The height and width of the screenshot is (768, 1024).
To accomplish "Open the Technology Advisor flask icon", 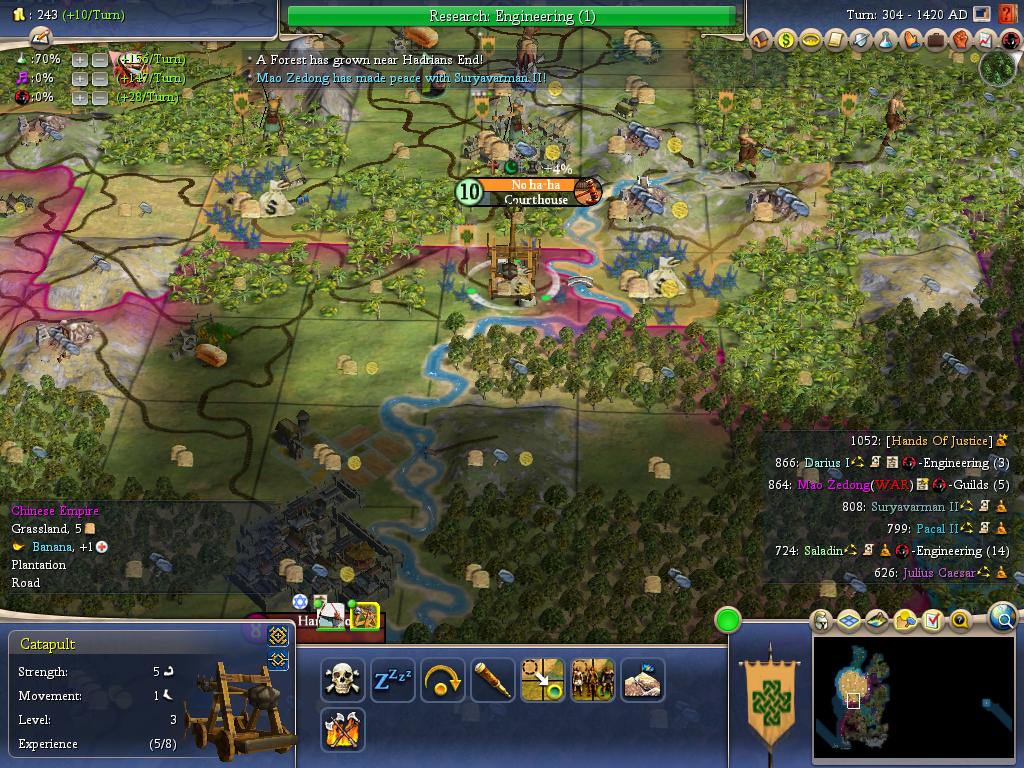I will click(886, 40).
